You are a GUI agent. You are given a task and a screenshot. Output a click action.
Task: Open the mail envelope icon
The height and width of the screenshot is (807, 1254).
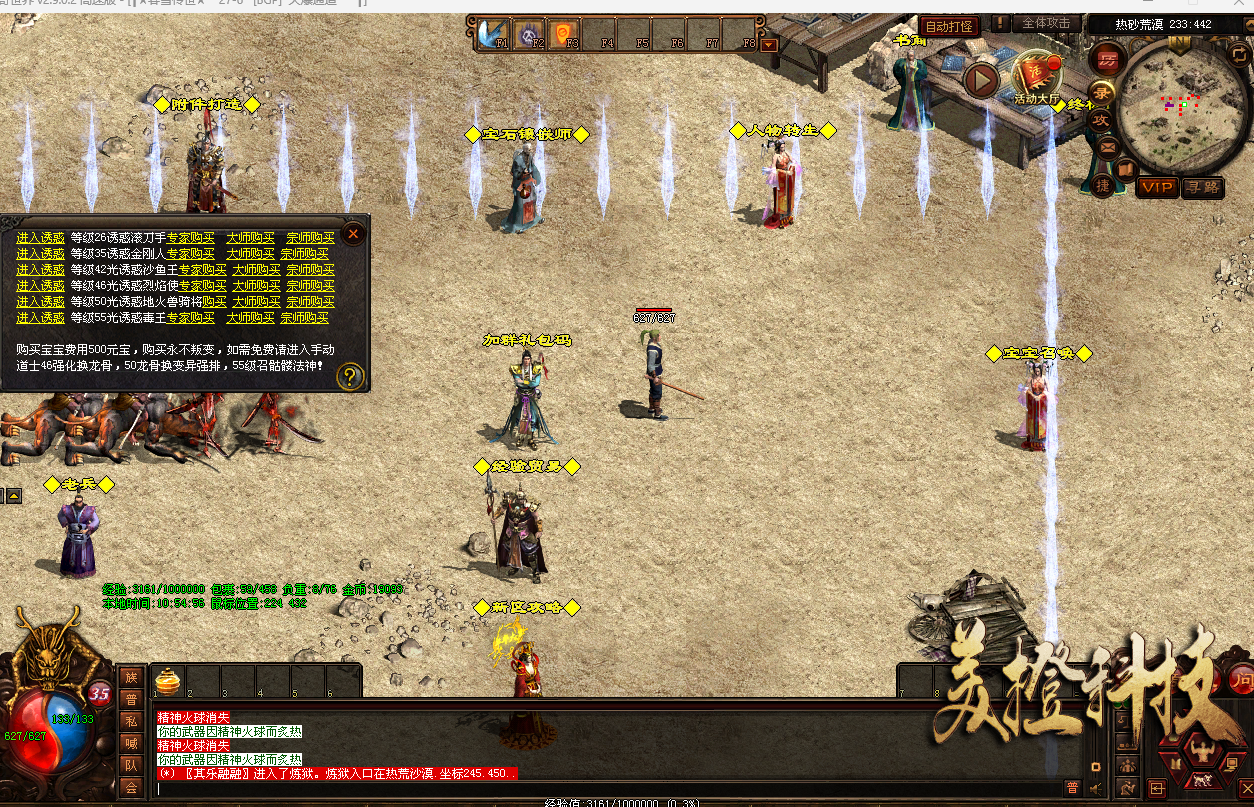pos(1108,146)
